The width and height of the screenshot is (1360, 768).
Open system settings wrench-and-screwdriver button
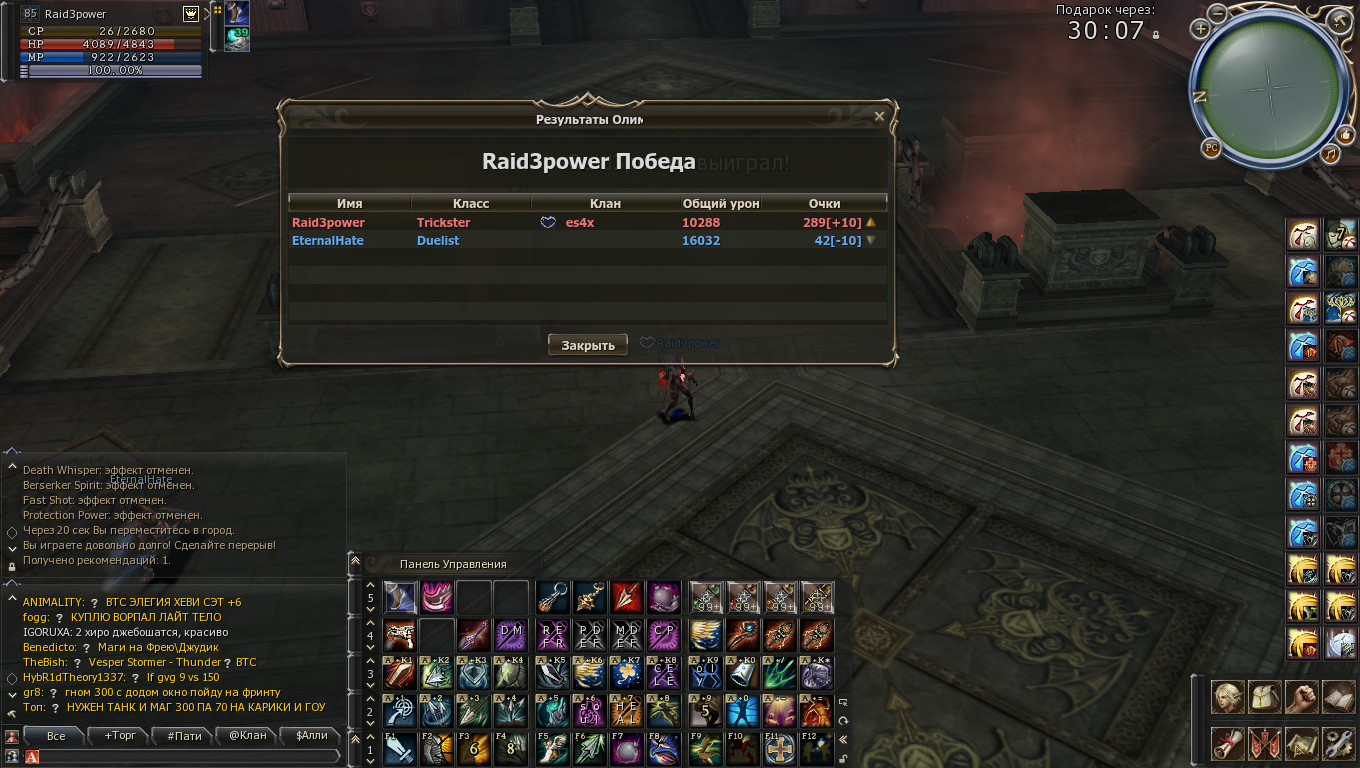tap(1337, 743)
